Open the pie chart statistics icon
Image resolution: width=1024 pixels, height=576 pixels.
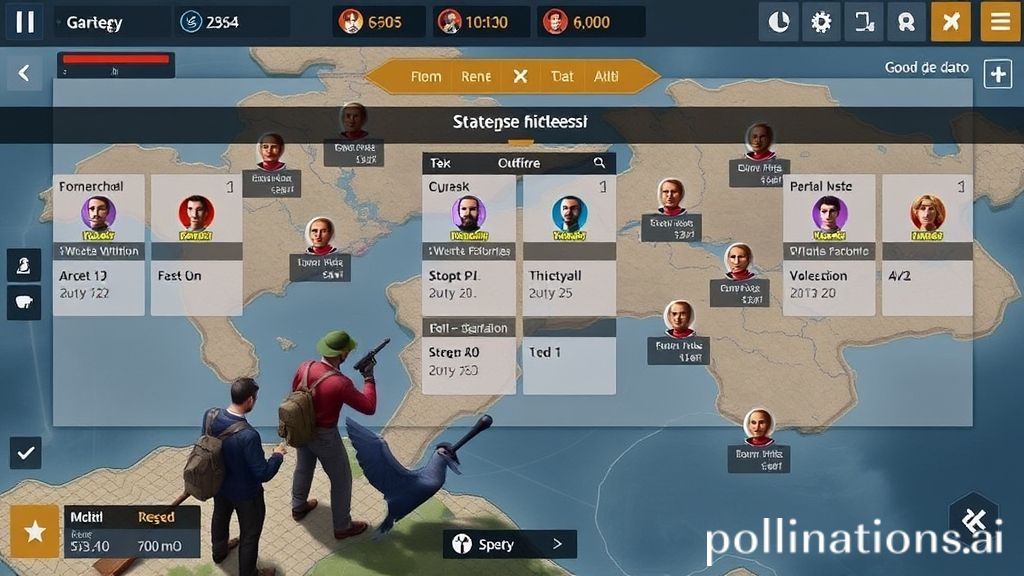point(779,22)
